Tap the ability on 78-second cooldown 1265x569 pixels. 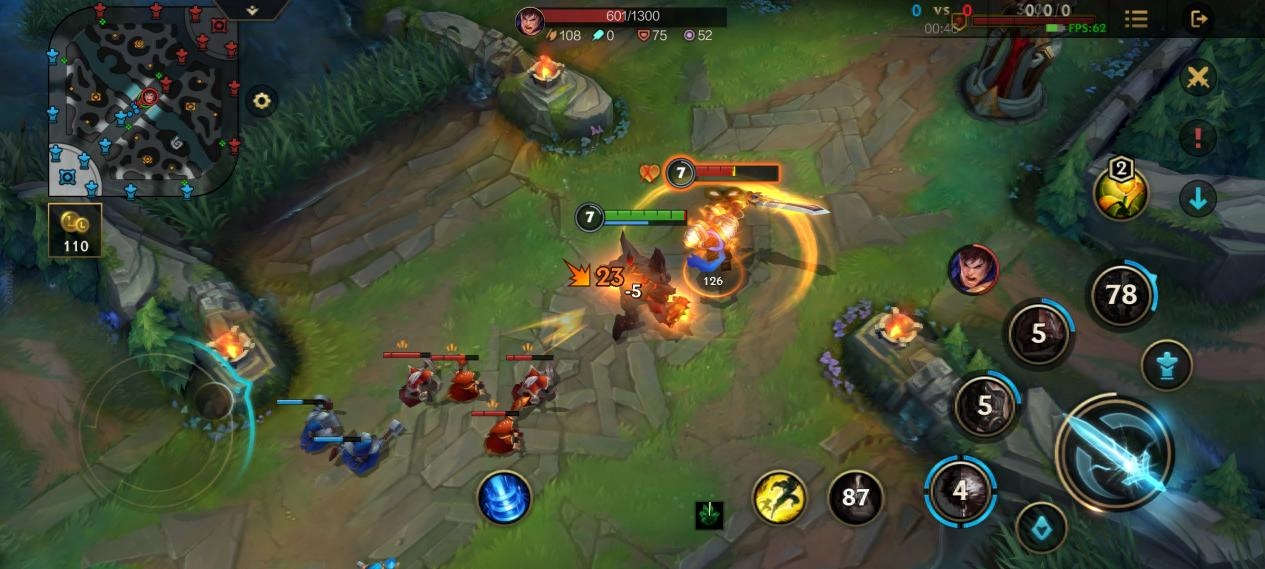click(1121, 295)
